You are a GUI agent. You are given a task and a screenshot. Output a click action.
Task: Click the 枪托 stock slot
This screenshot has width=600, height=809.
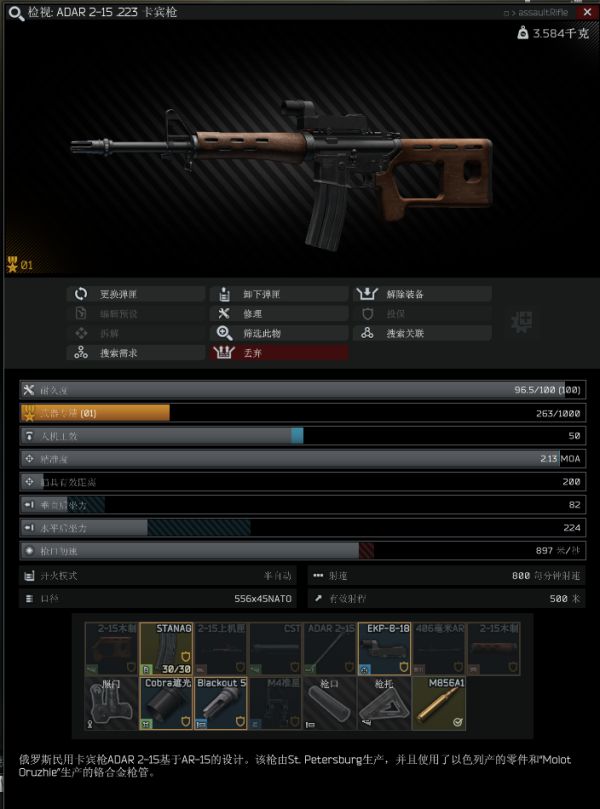tap(385, 703)
